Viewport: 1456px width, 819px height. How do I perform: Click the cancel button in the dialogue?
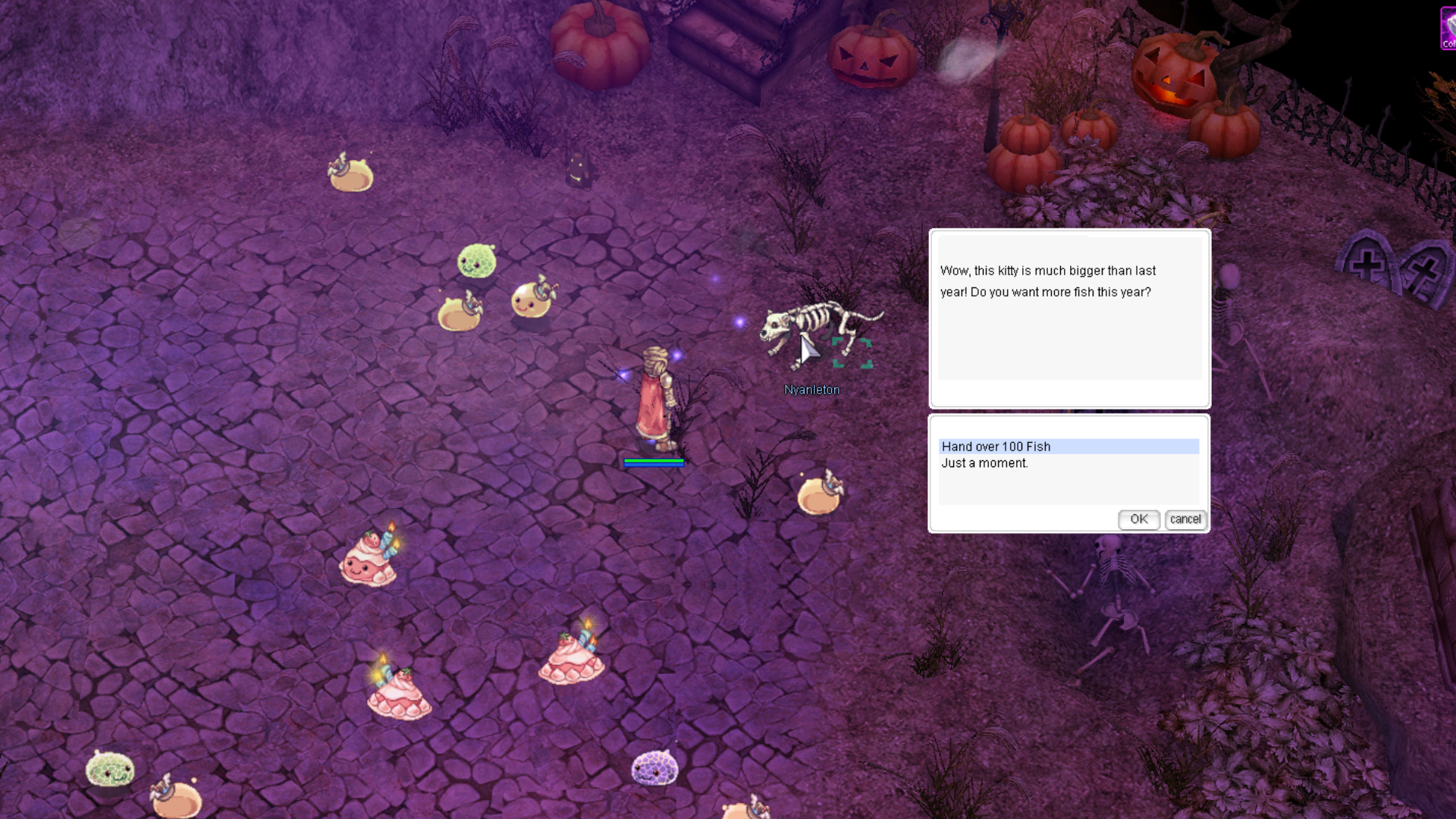coord(1185,519)
